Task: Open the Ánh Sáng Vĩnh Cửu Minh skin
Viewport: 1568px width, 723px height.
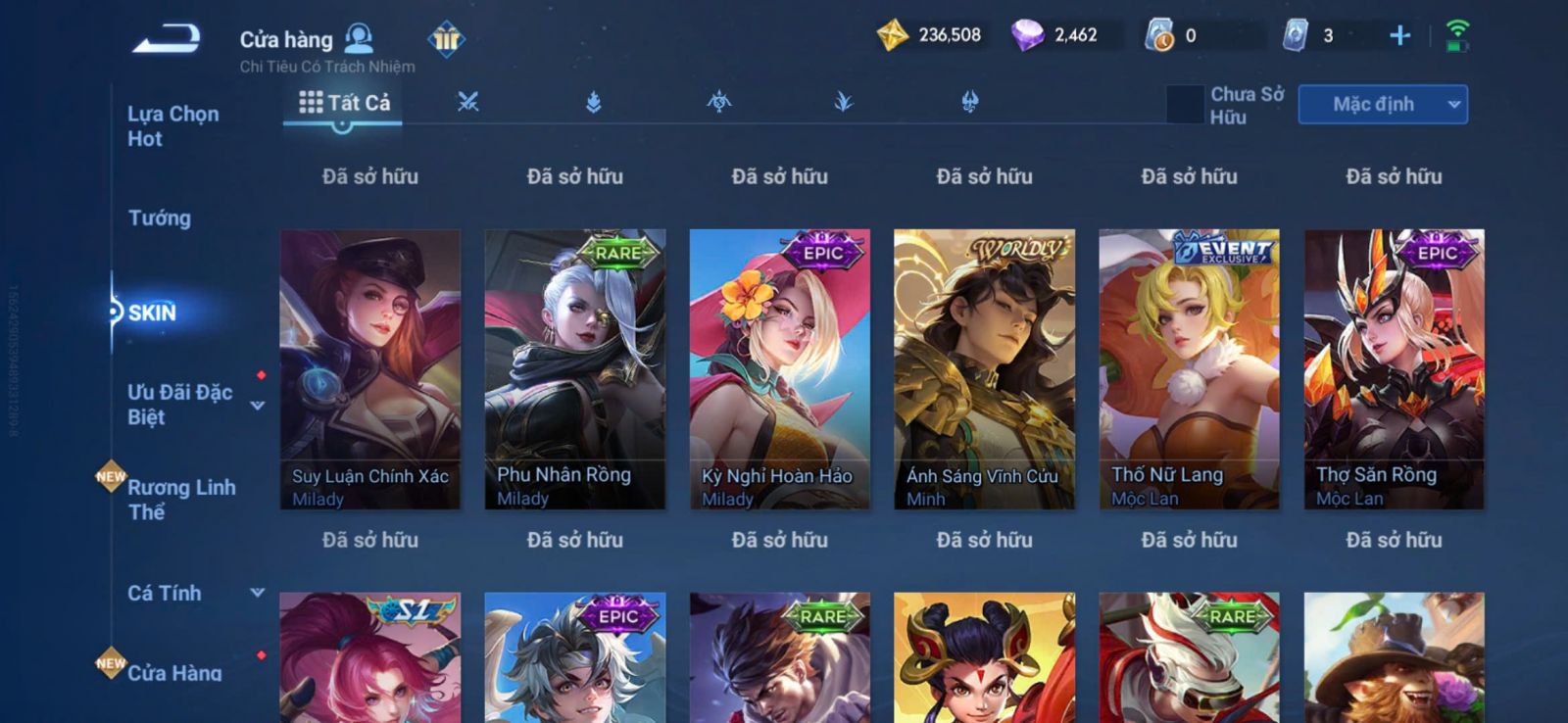Action: [x=984, y=369]
